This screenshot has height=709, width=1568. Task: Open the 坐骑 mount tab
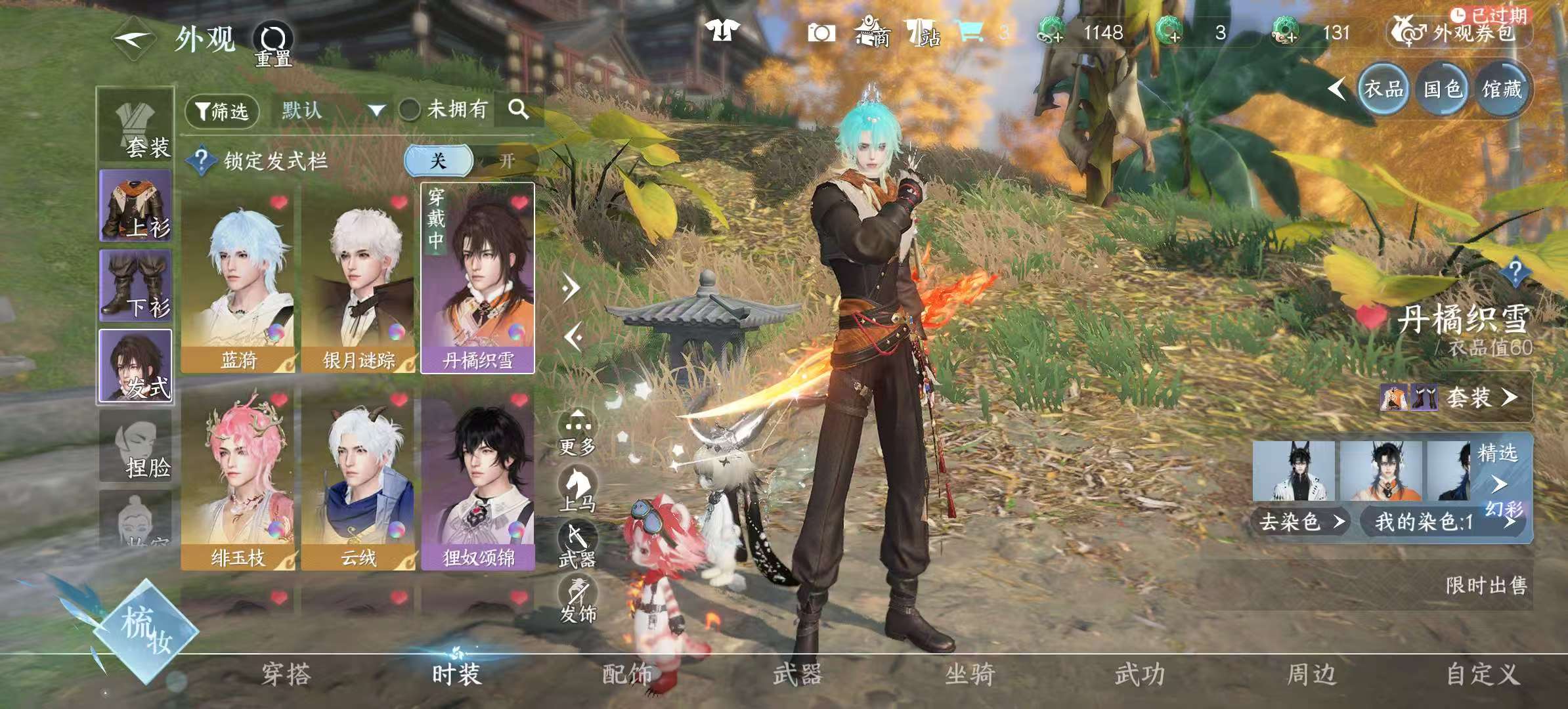969,675
